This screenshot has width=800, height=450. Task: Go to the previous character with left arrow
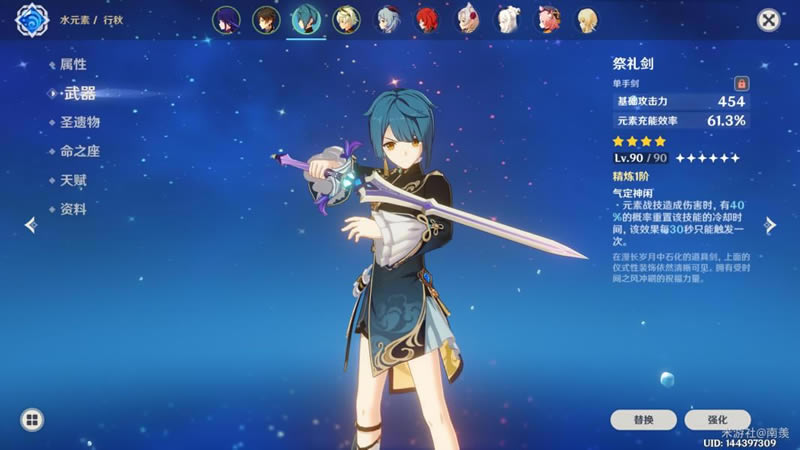pyautogui.click(x=30, y=225)
